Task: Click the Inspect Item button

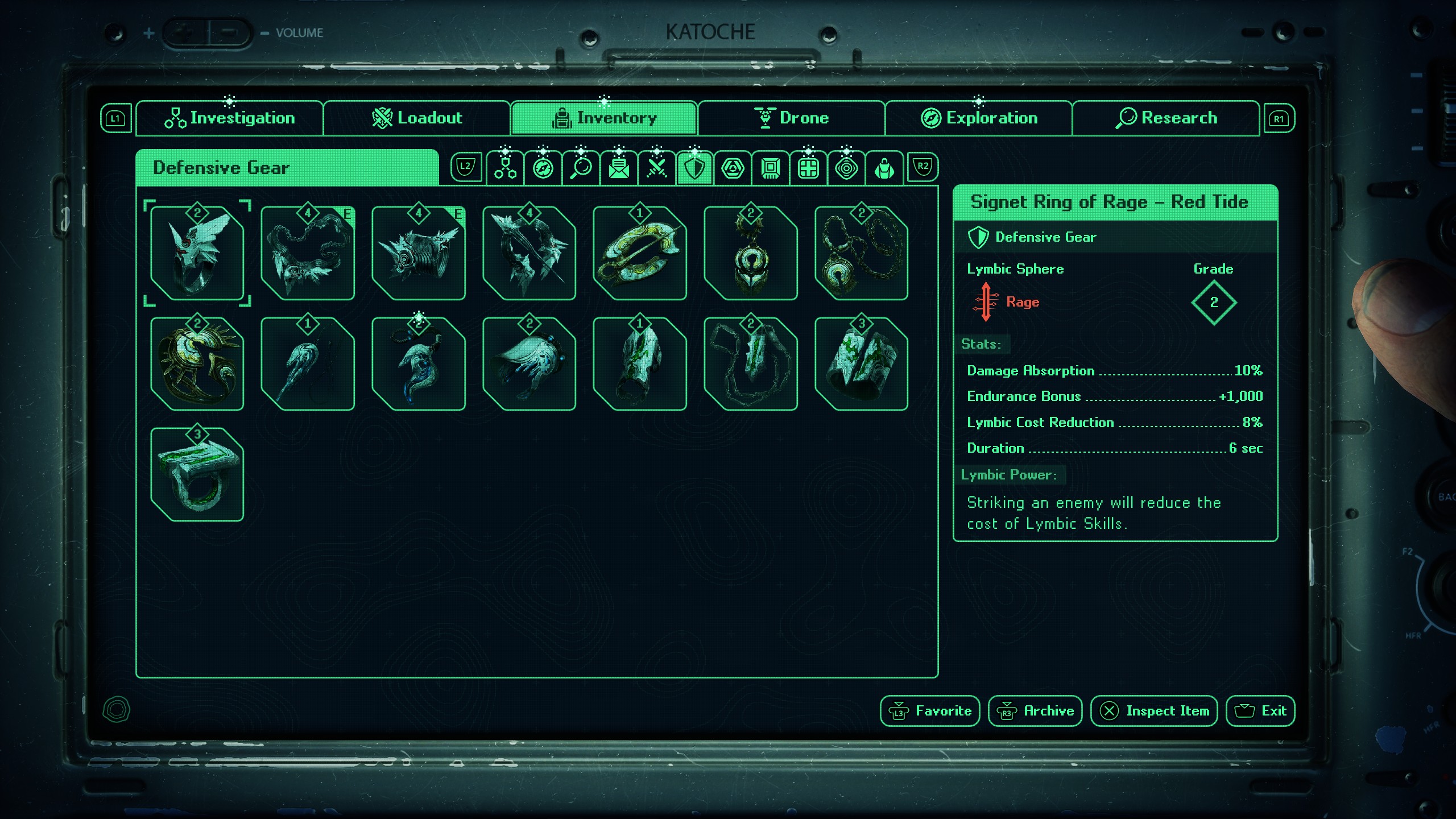Action: [x=1154, y=711]
